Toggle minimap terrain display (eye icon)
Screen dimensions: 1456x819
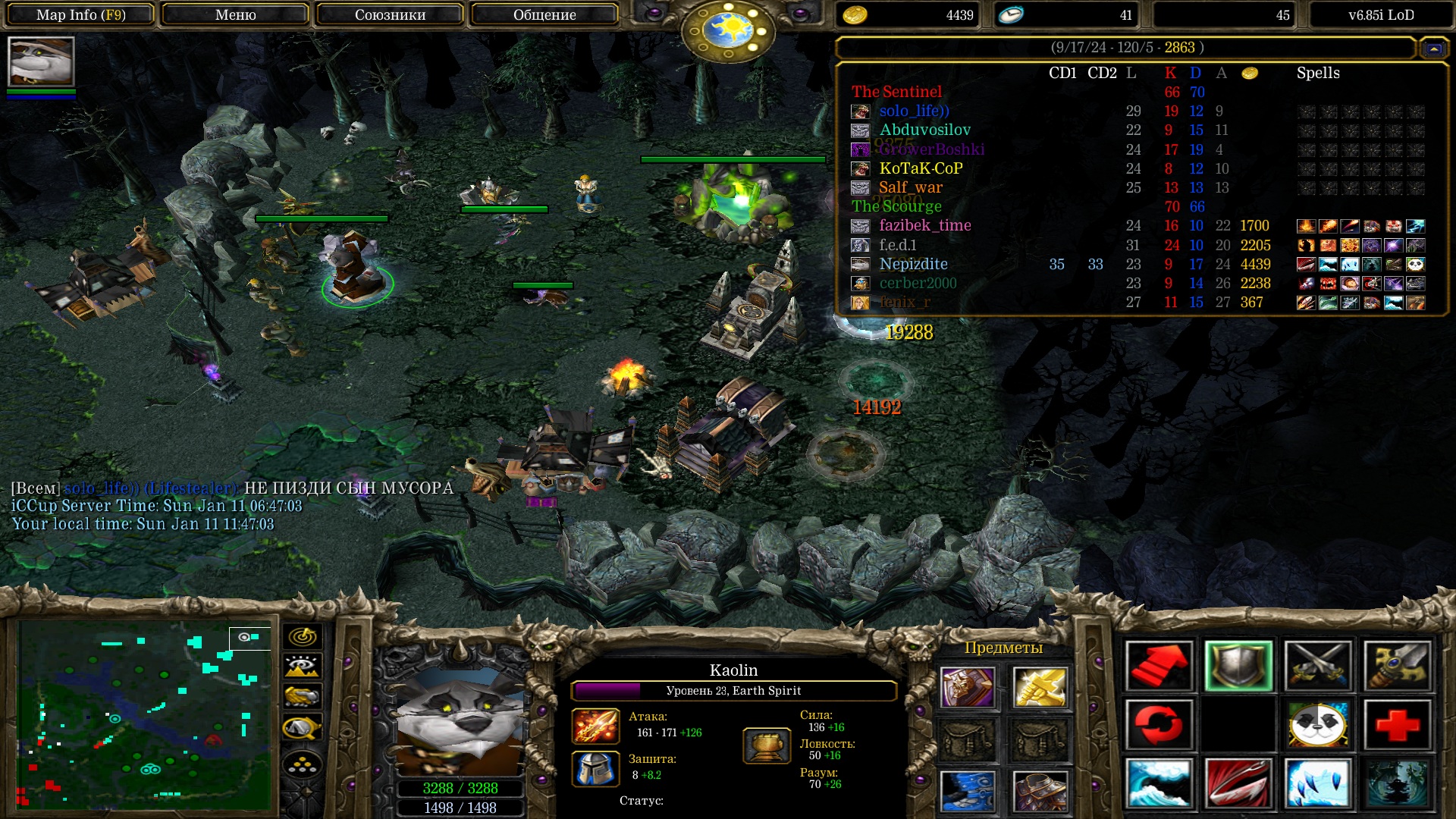[302, 667]
